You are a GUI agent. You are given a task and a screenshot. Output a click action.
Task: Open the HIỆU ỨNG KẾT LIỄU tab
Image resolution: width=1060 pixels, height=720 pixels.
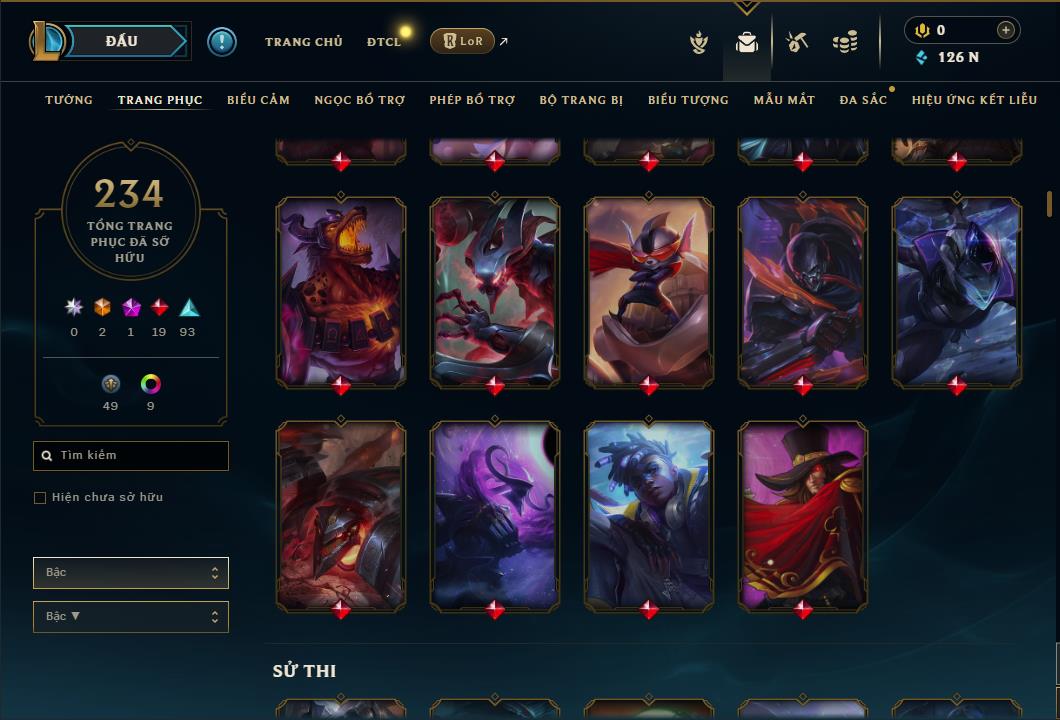tap(974, 100)
